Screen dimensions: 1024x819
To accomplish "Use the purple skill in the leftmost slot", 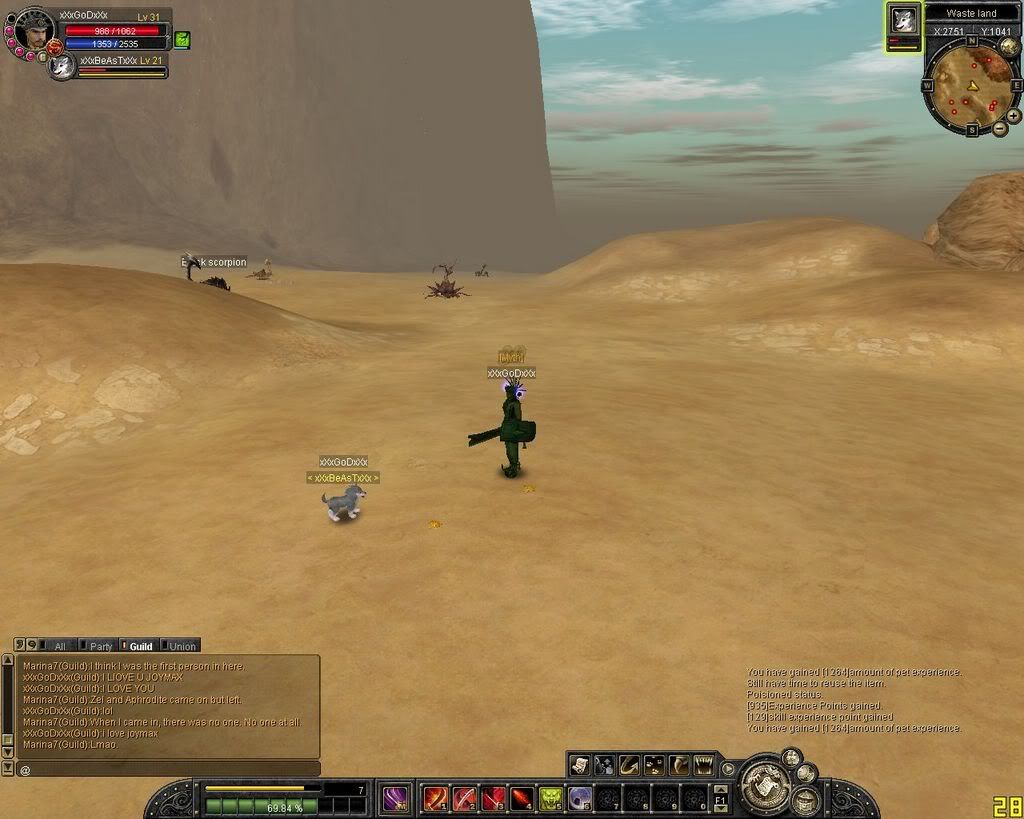I will (x=396, y=798).
